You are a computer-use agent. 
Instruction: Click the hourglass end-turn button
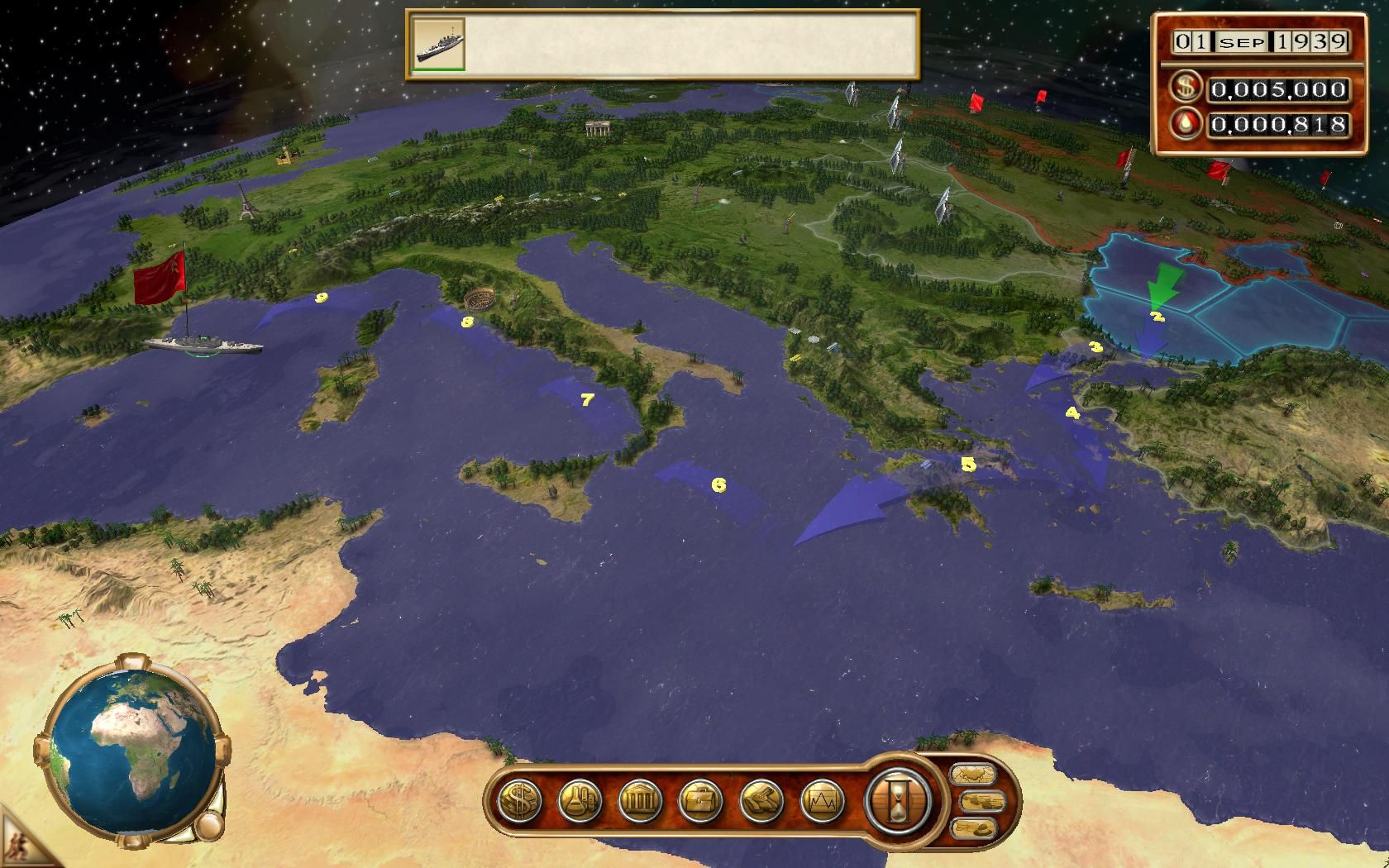tap(898, 800)
